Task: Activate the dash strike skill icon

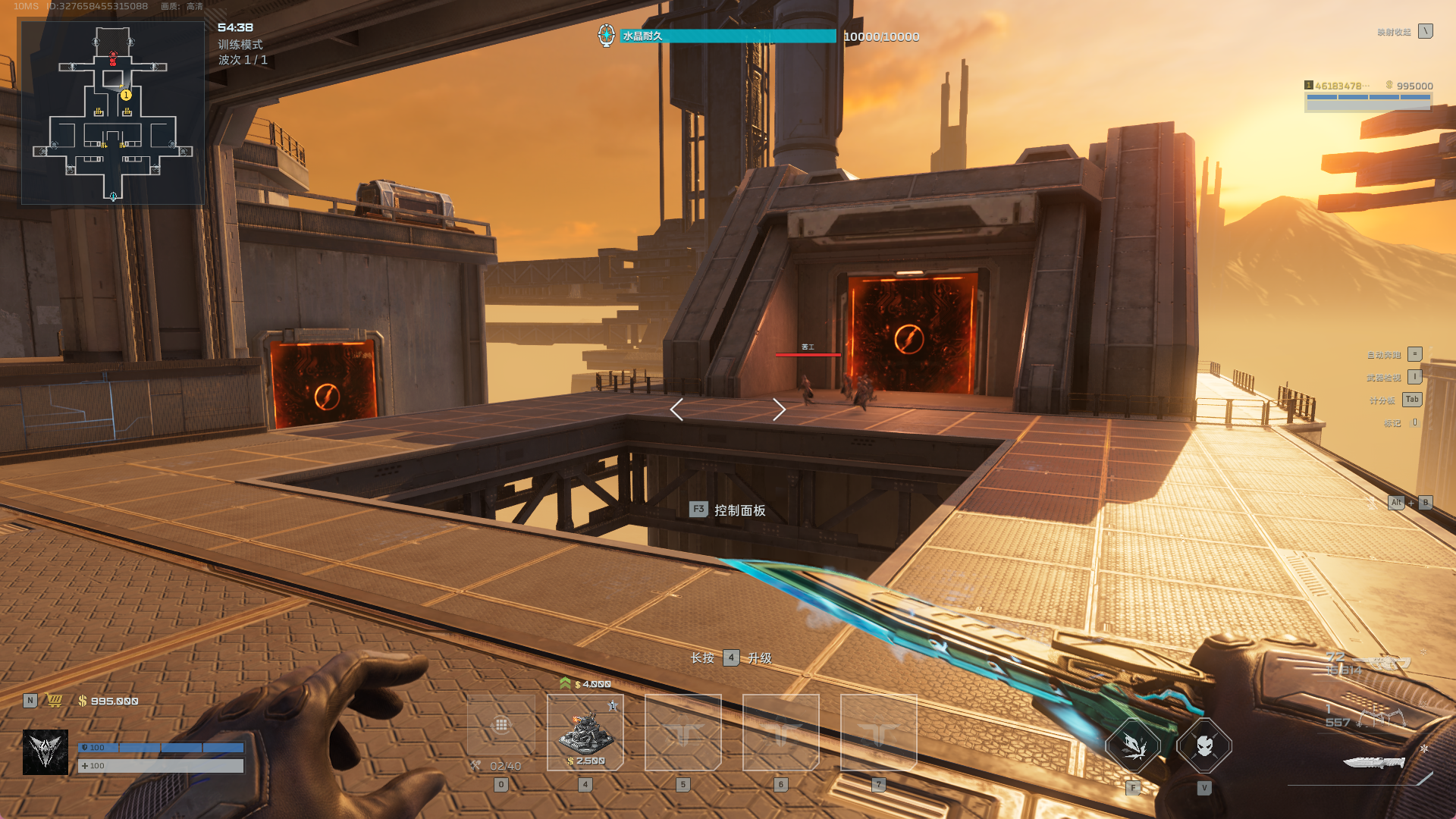Action: click(1133, 746)
